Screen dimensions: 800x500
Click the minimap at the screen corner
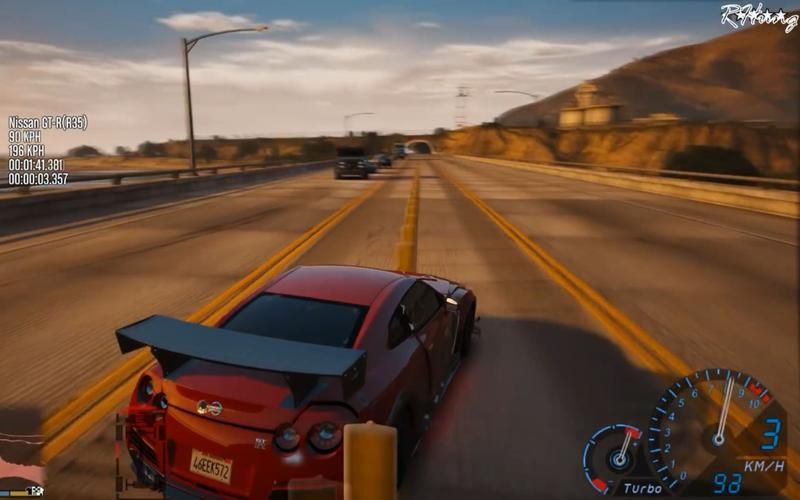click(22, 452)
